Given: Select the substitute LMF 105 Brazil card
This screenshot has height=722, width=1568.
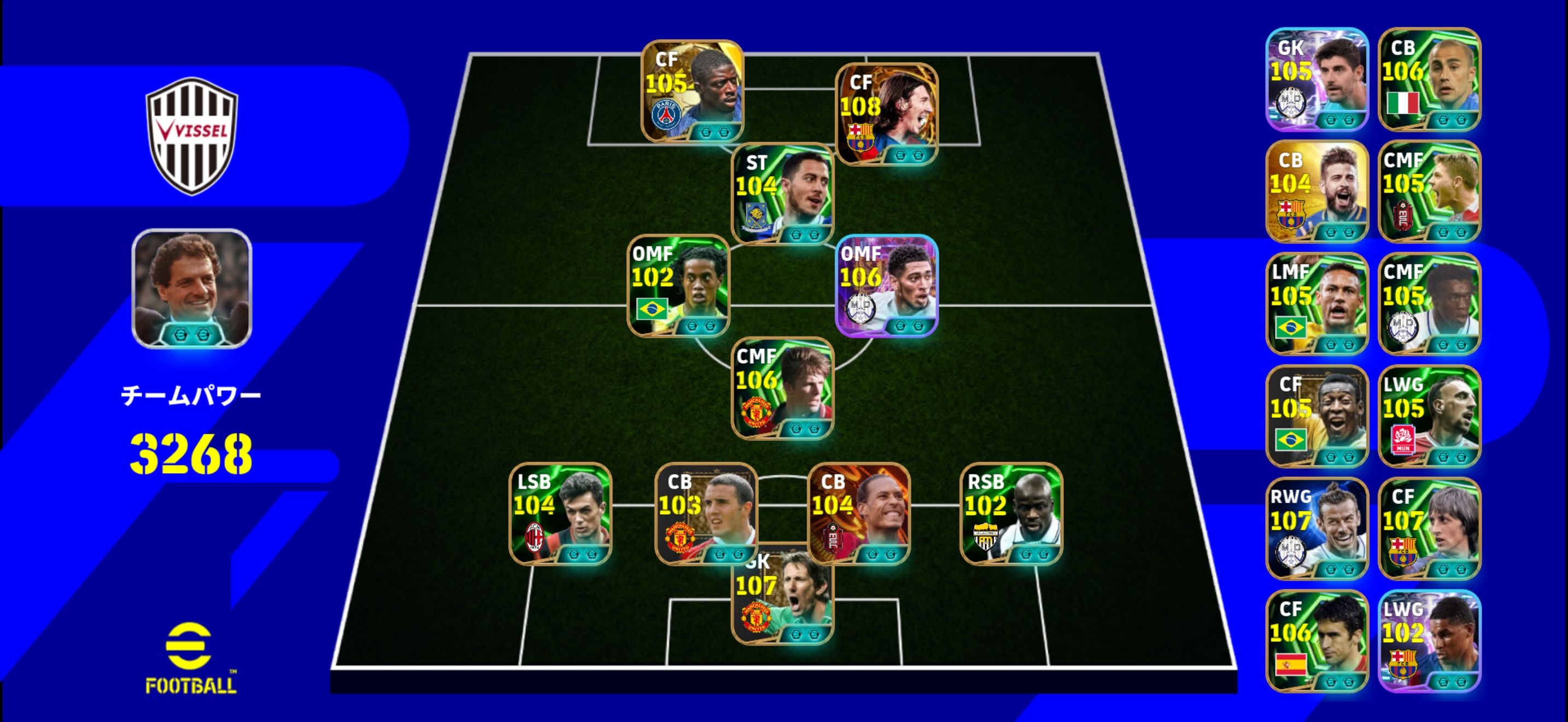Looking at the screenshot, I should click(1317, 304).
